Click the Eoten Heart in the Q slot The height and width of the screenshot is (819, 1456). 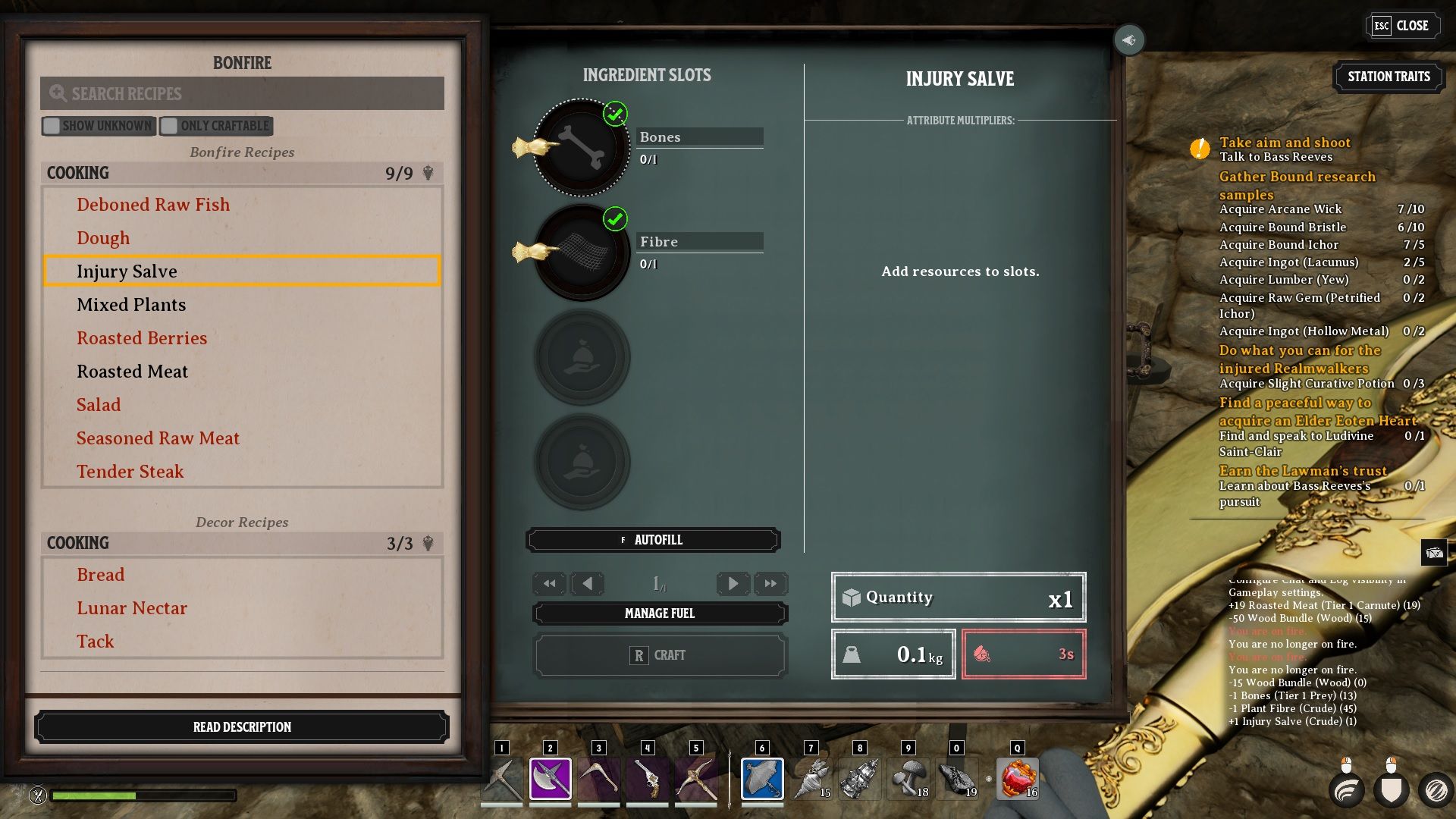(x=1018, y=777)
